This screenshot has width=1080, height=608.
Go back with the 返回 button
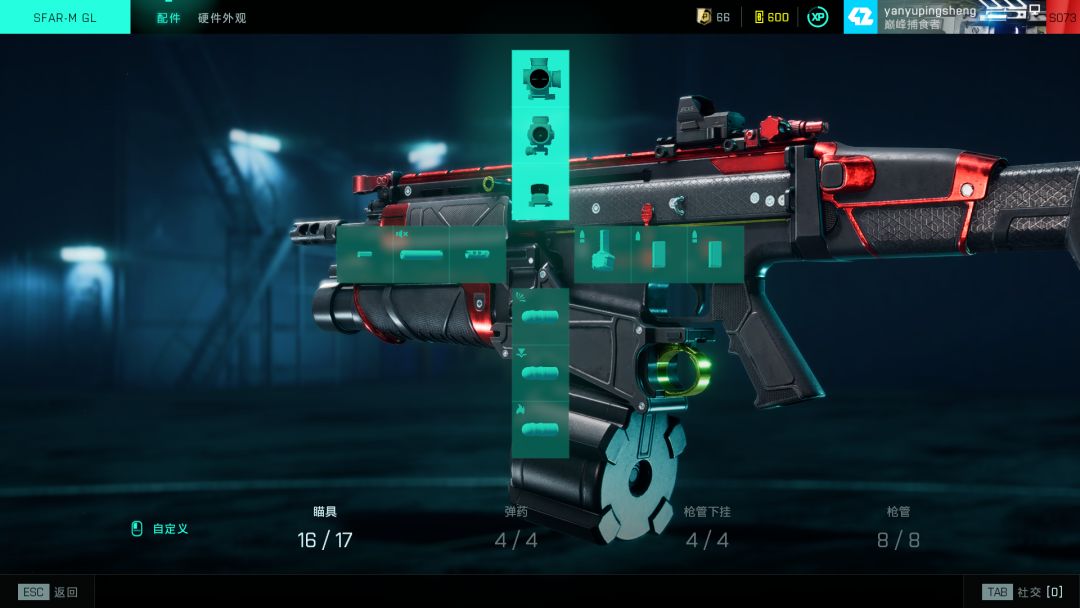click(49, 592)
